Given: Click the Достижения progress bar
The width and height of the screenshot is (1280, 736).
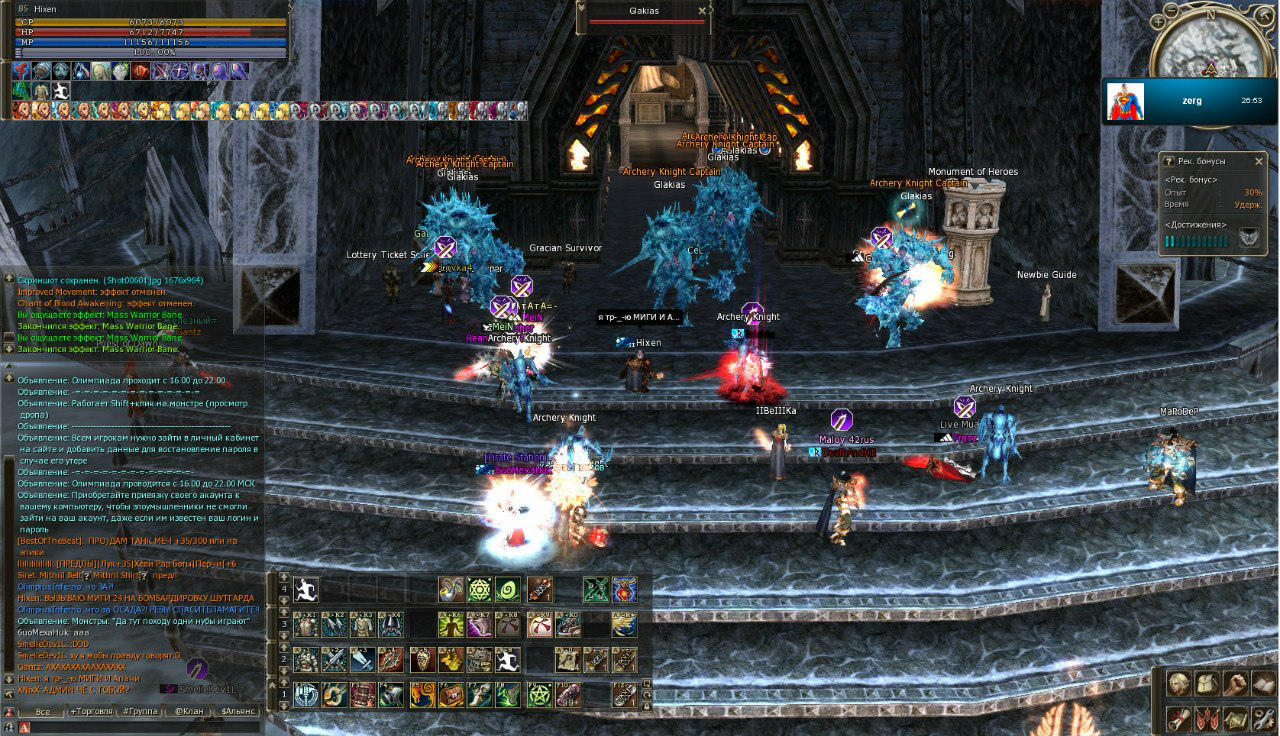Looking at the screenshot, I should pyautogui.click(x=1195, y=240).
